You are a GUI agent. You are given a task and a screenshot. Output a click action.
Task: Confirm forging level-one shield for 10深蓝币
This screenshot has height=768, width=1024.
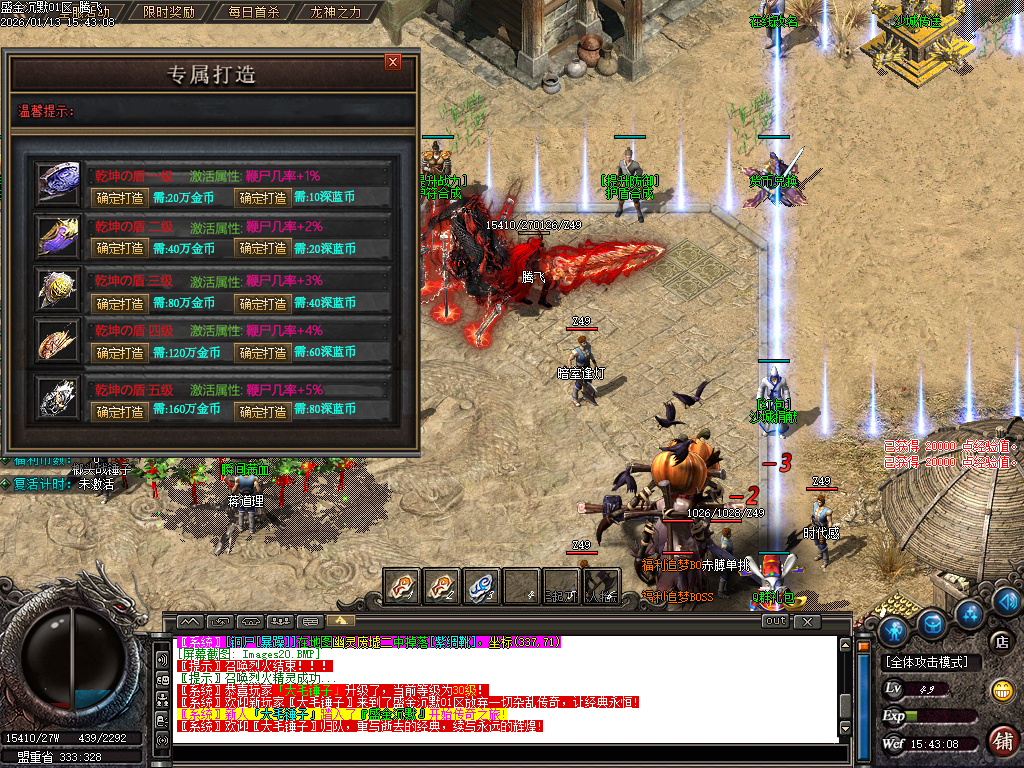click(x=262, y=197)
